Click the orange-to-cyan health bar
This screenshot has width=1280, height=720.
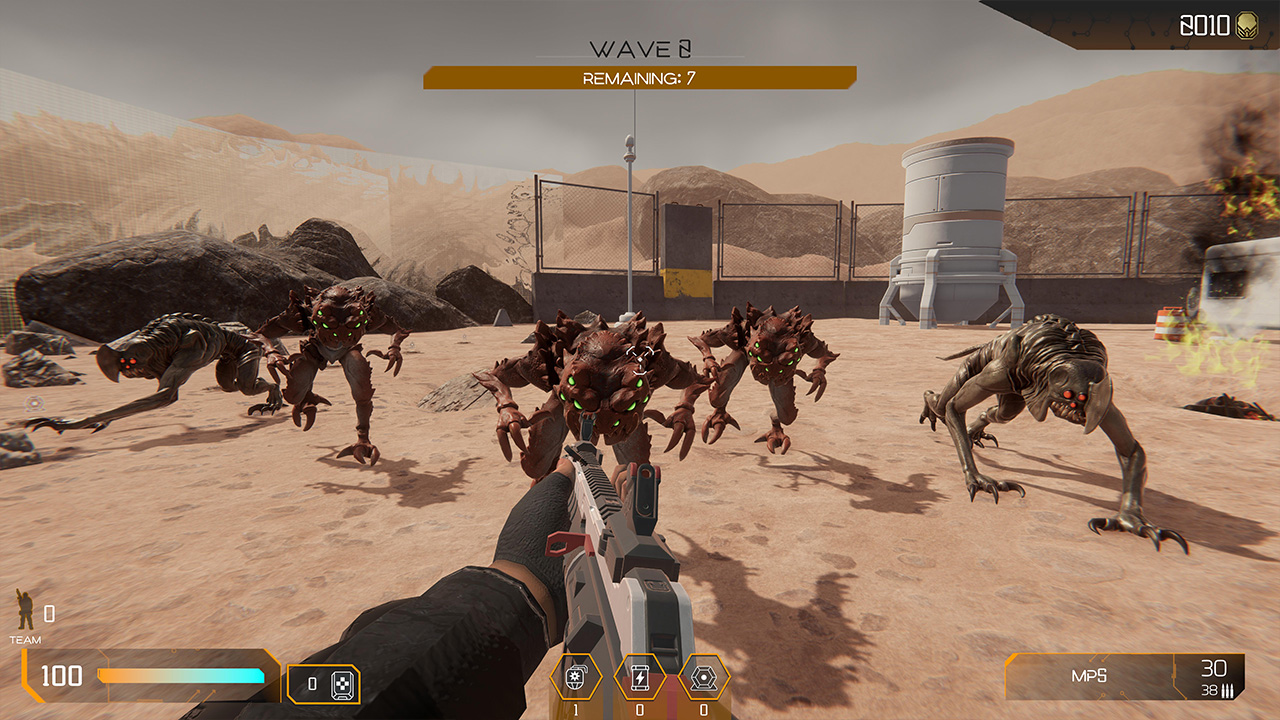[x=180, y=675]
